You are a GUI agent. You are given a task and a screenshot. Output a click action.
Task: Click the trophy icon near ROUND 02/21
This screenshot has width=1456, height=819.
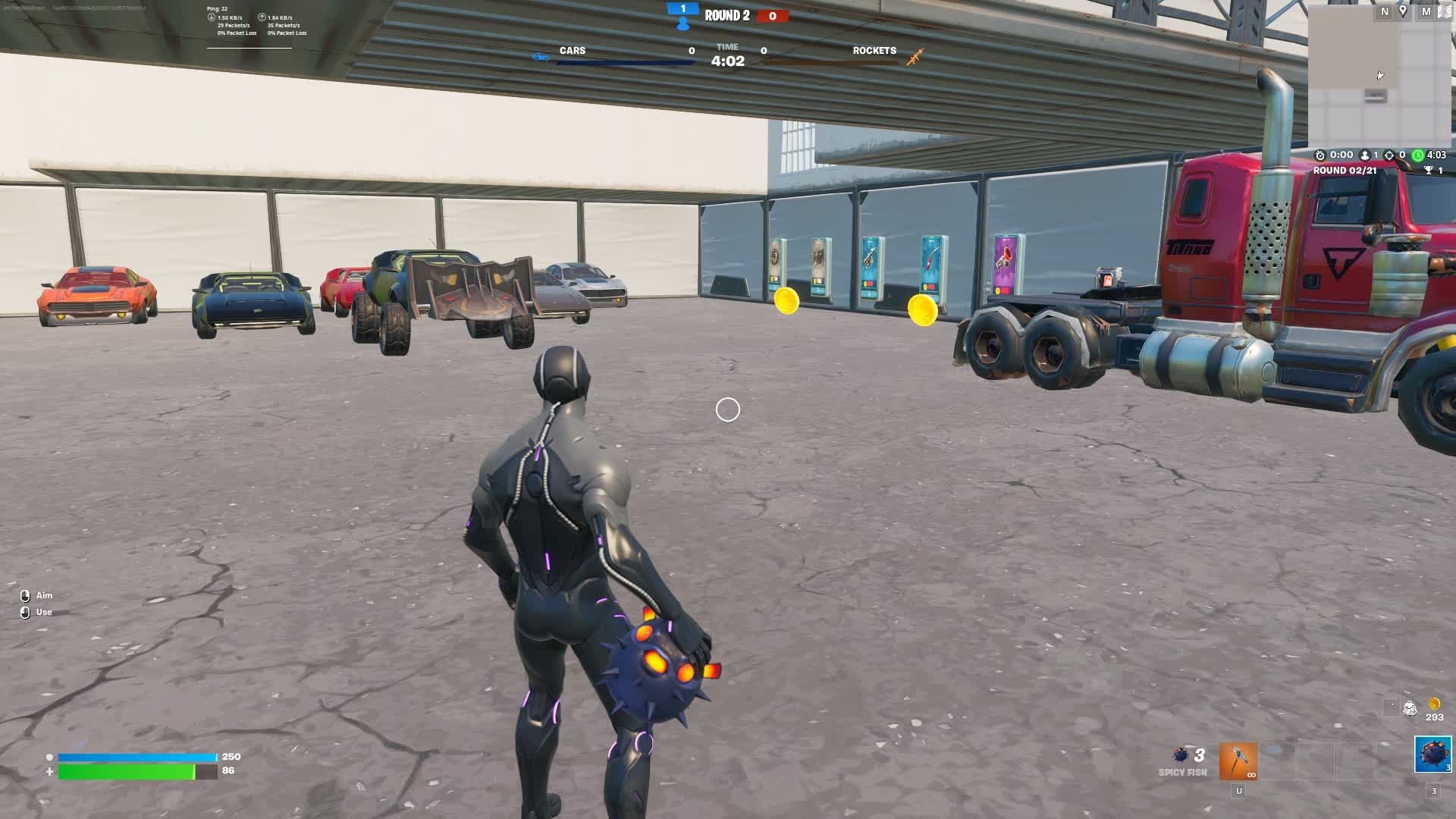1429,168
